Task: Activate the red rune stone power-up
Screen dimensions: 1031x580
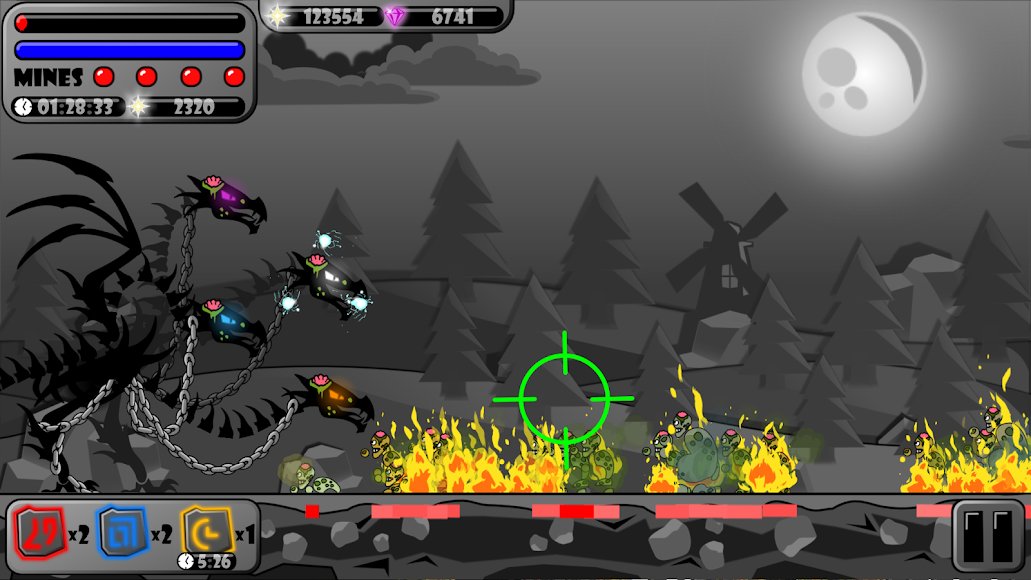Action: [40, 533]
